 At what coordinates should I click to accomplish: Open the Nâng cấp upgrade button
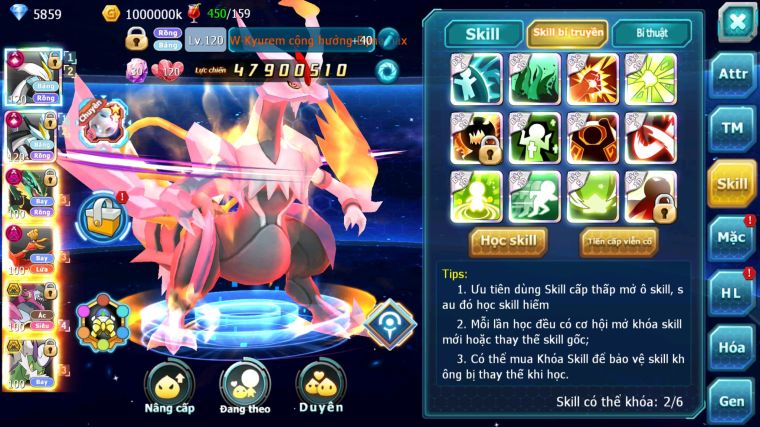point(169,386)
